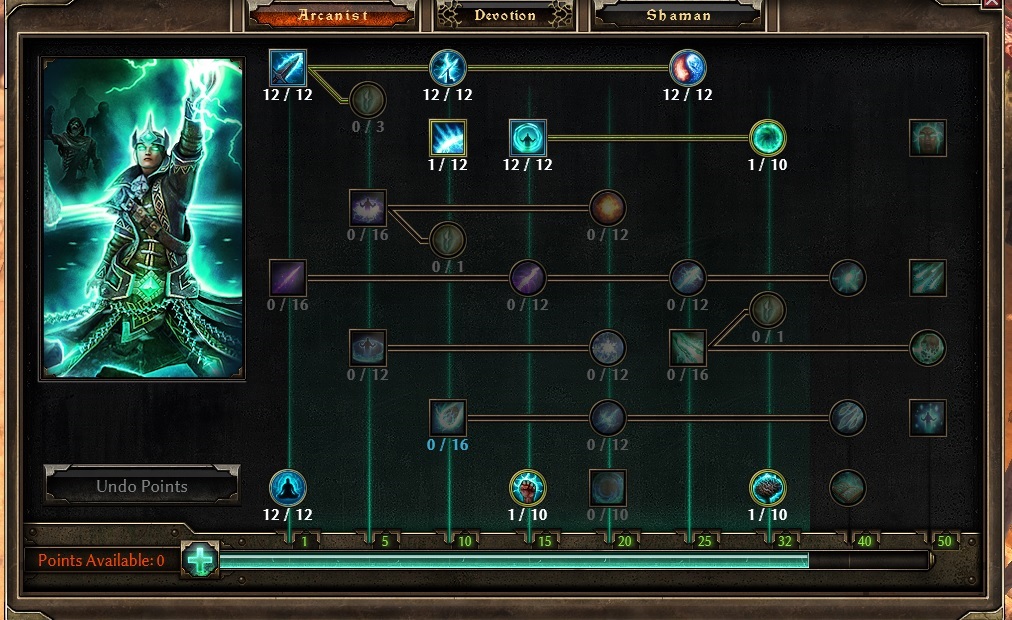Click the Undo Points button
Viewport: 1012px width, 620px height.
point(142,487)
